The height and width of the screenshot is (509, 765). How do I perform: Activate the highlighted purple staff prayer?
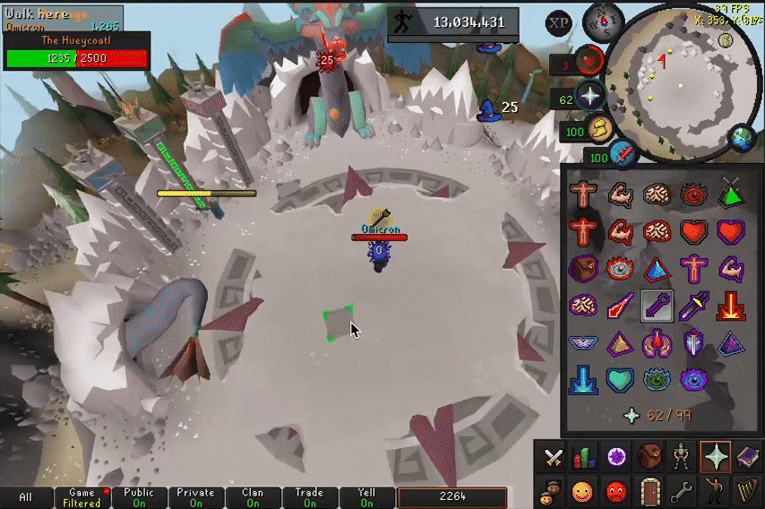(657, 305)
